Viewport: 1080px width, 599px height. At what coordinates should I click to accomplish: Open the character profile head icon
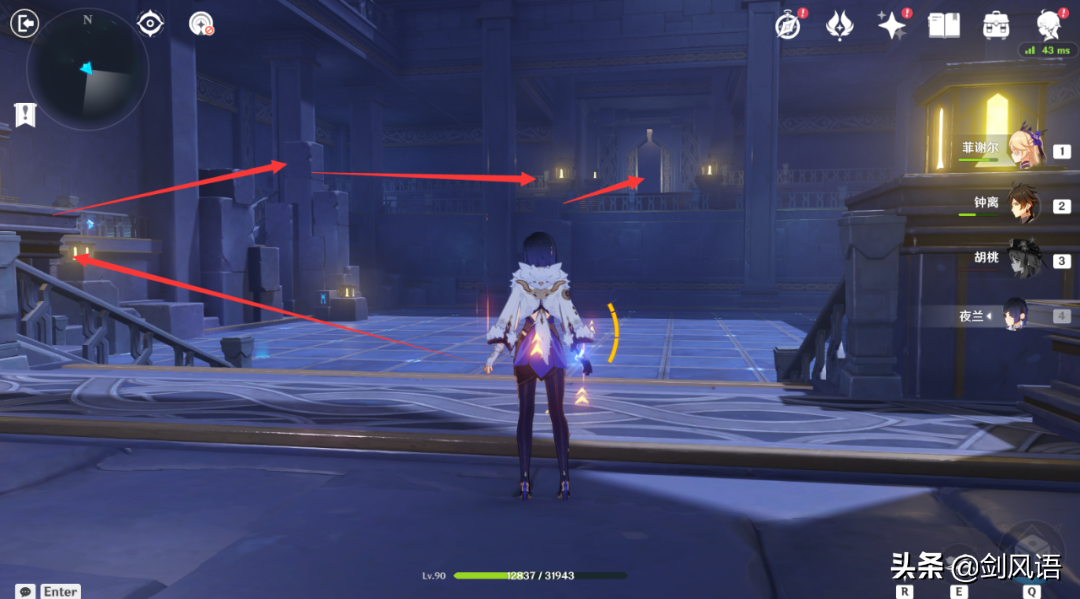(x=1048, y=25)
